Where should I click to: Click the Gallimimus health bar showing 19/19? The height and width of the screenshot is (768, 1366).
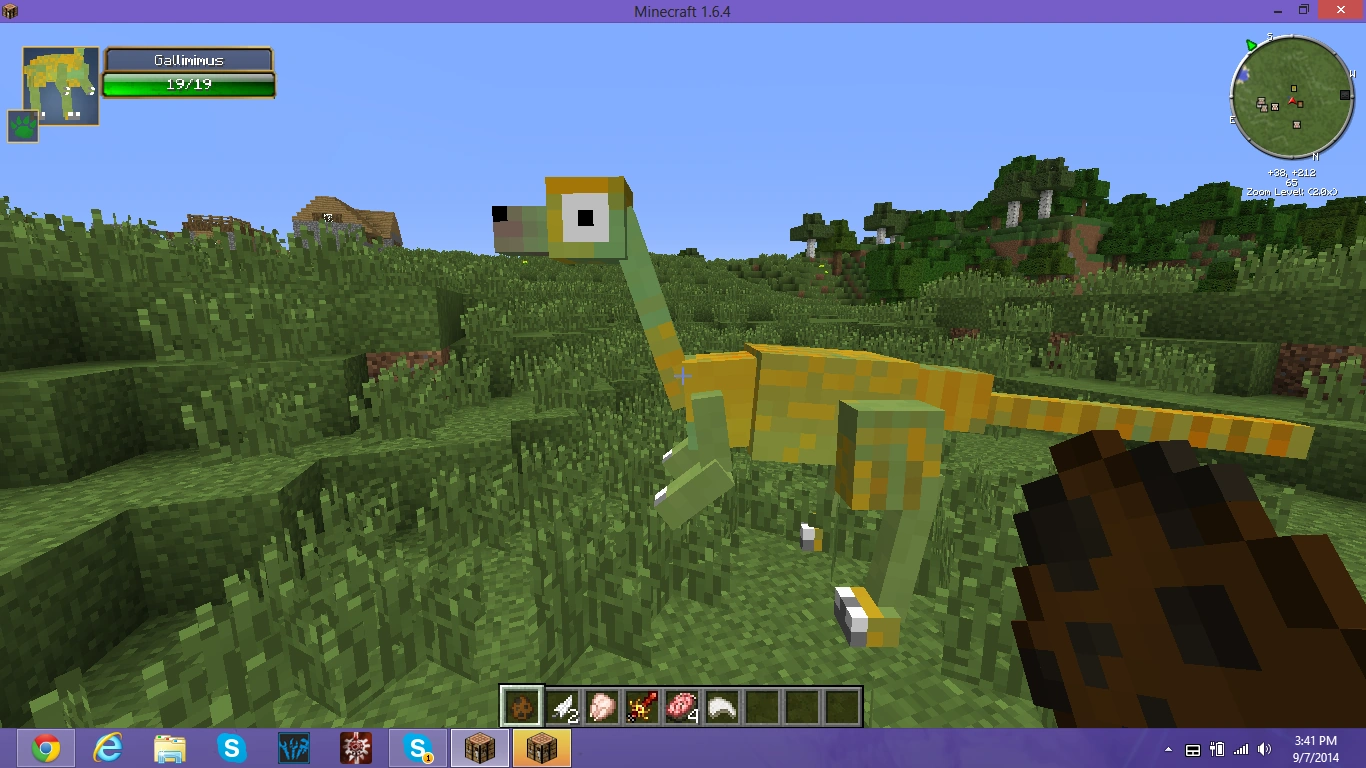tap(188, 85)
